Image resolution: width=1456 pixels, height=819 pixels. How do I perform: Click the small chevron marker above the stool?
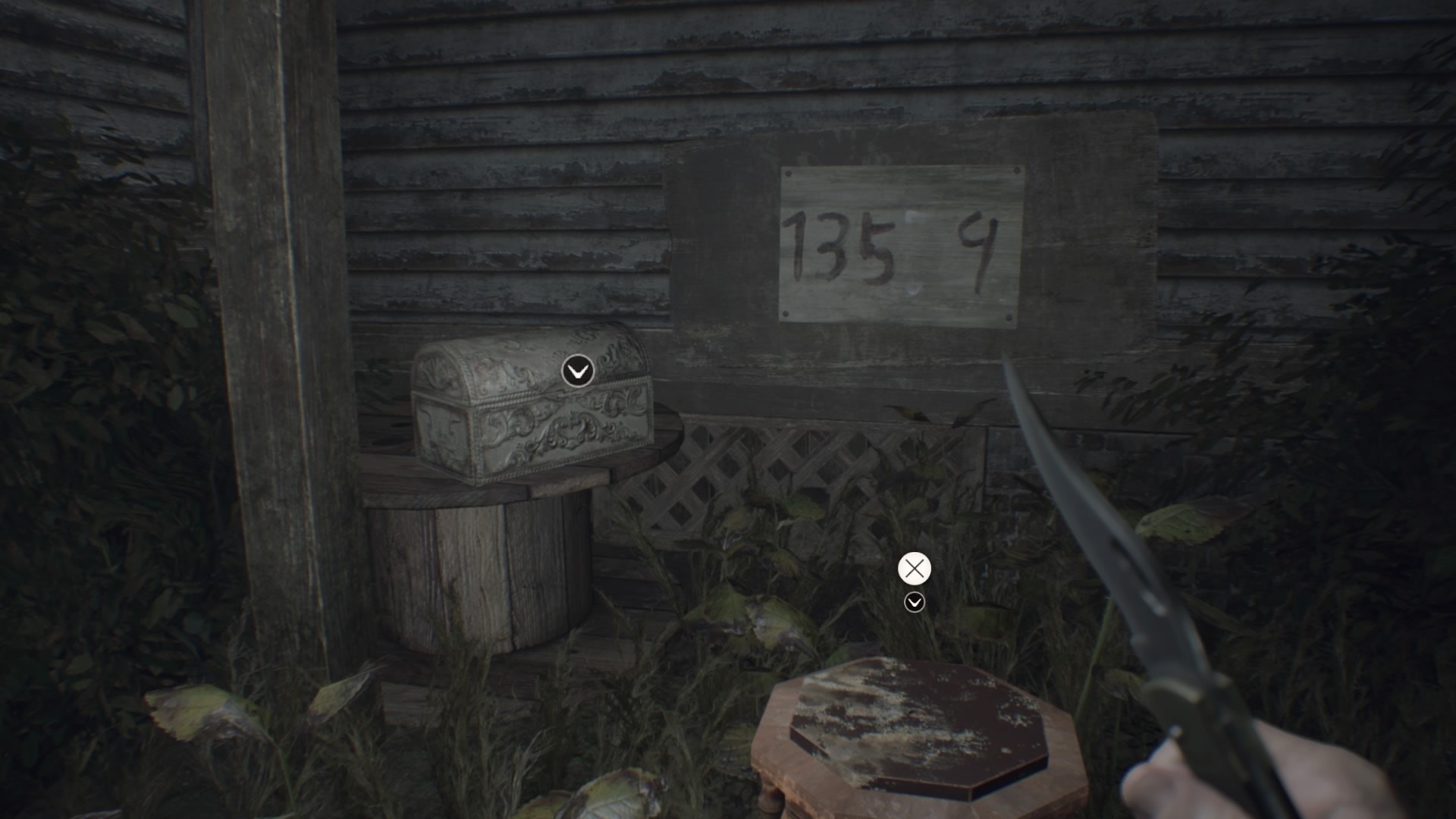(915, 602)
